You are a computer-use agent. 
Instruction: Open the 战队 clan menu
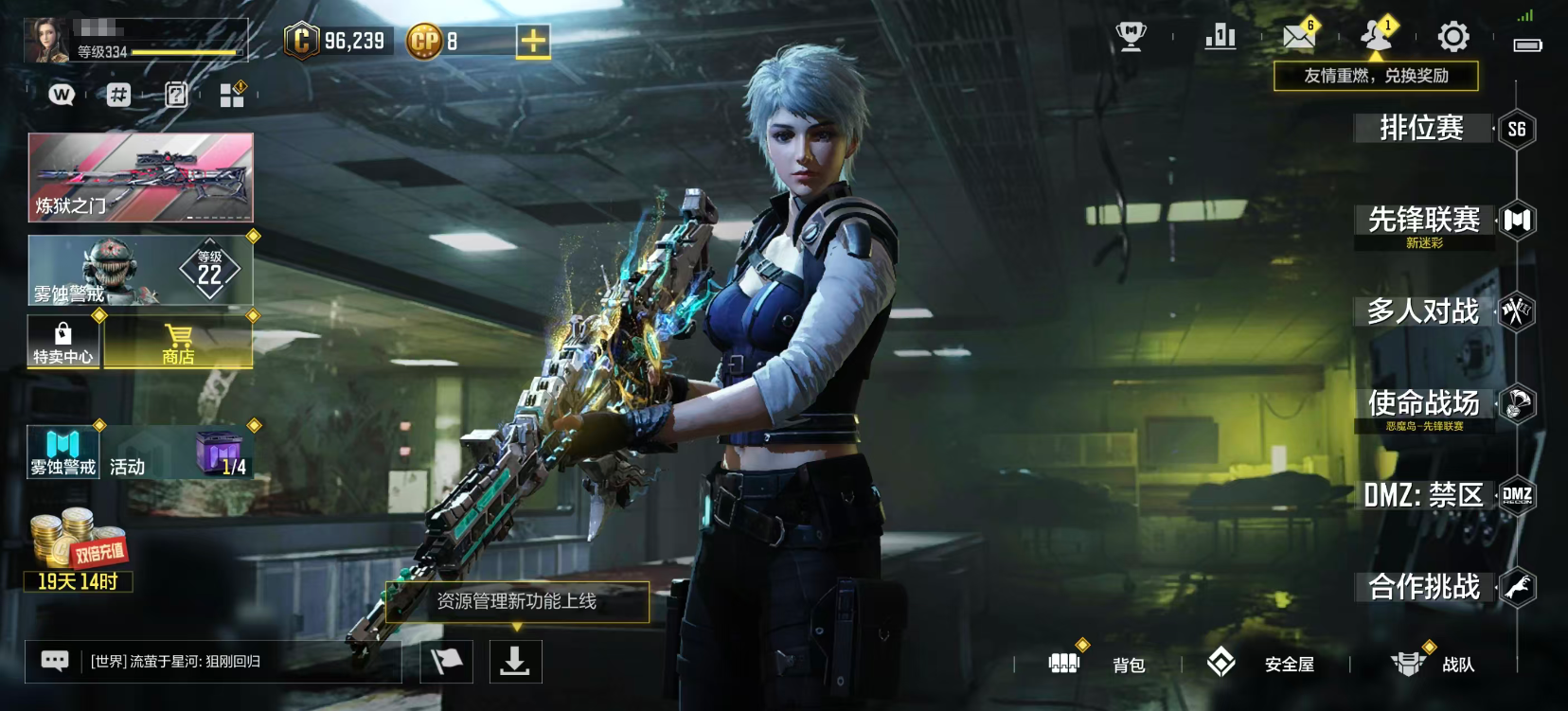pos(1433,664)
